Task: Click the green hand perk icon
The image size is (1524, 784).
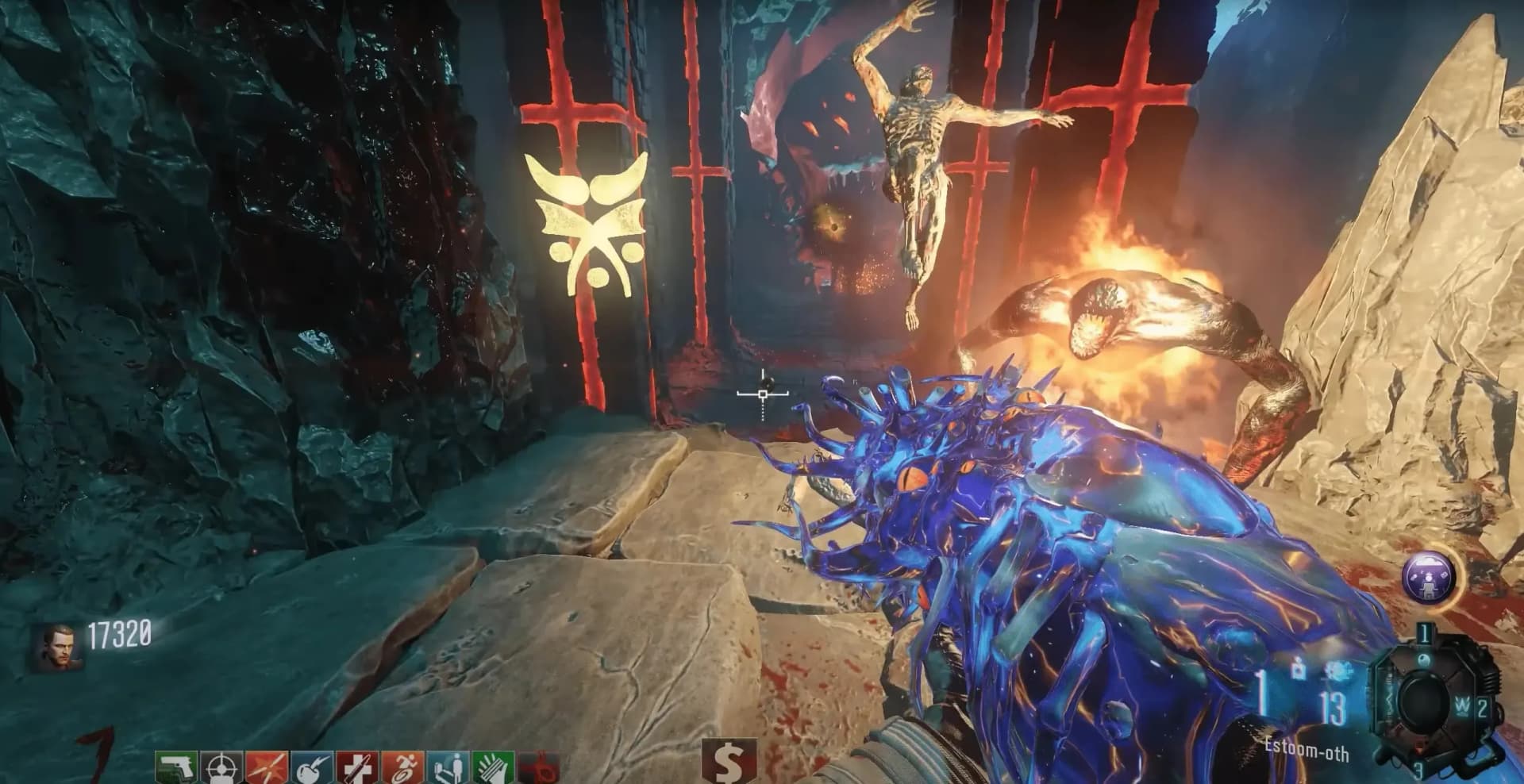Action: click(x=492, y=767)
